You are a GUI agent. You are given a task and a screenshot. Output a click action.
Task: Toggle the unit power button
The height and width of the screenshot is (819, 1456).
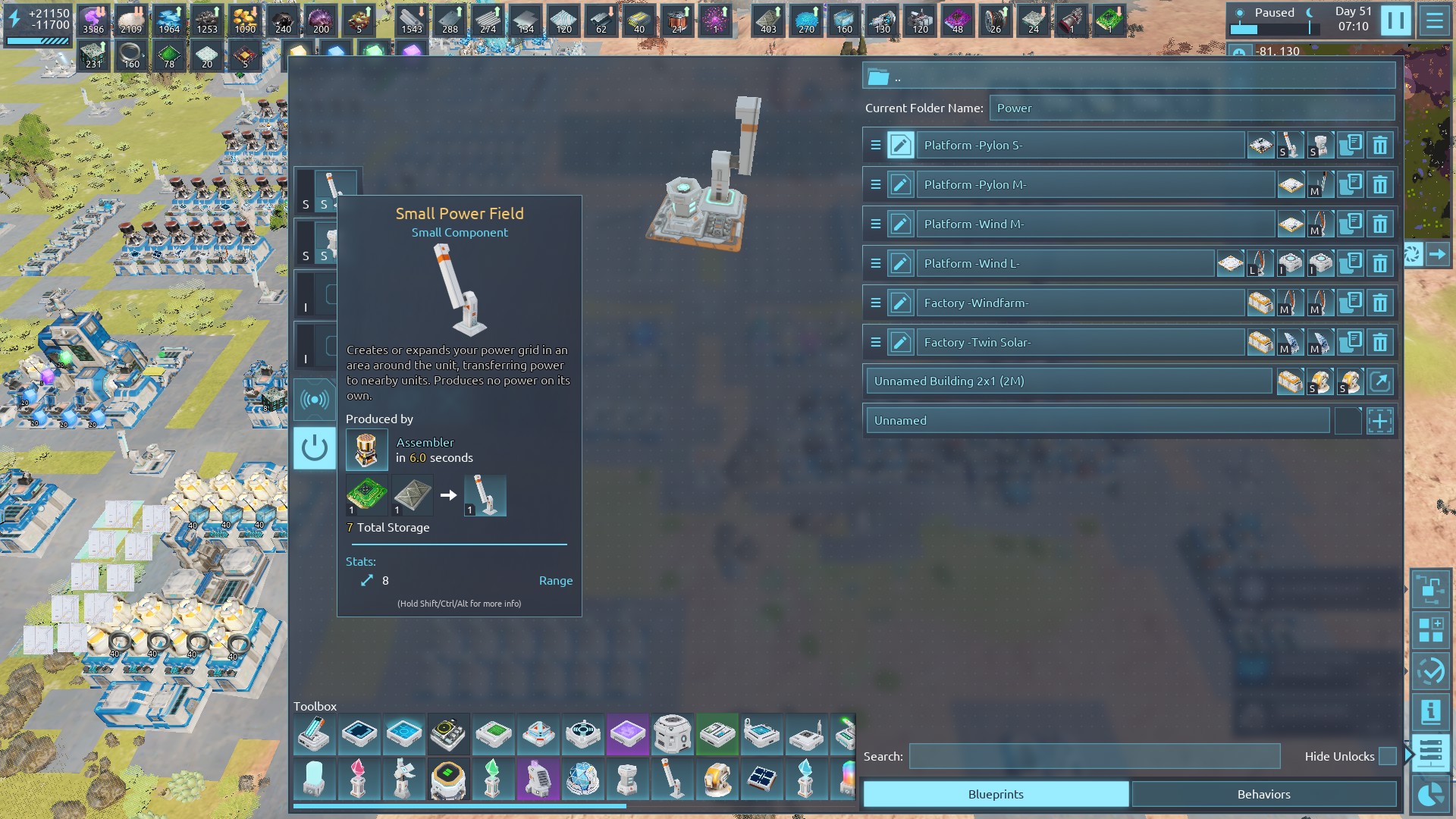pos(314,448)
